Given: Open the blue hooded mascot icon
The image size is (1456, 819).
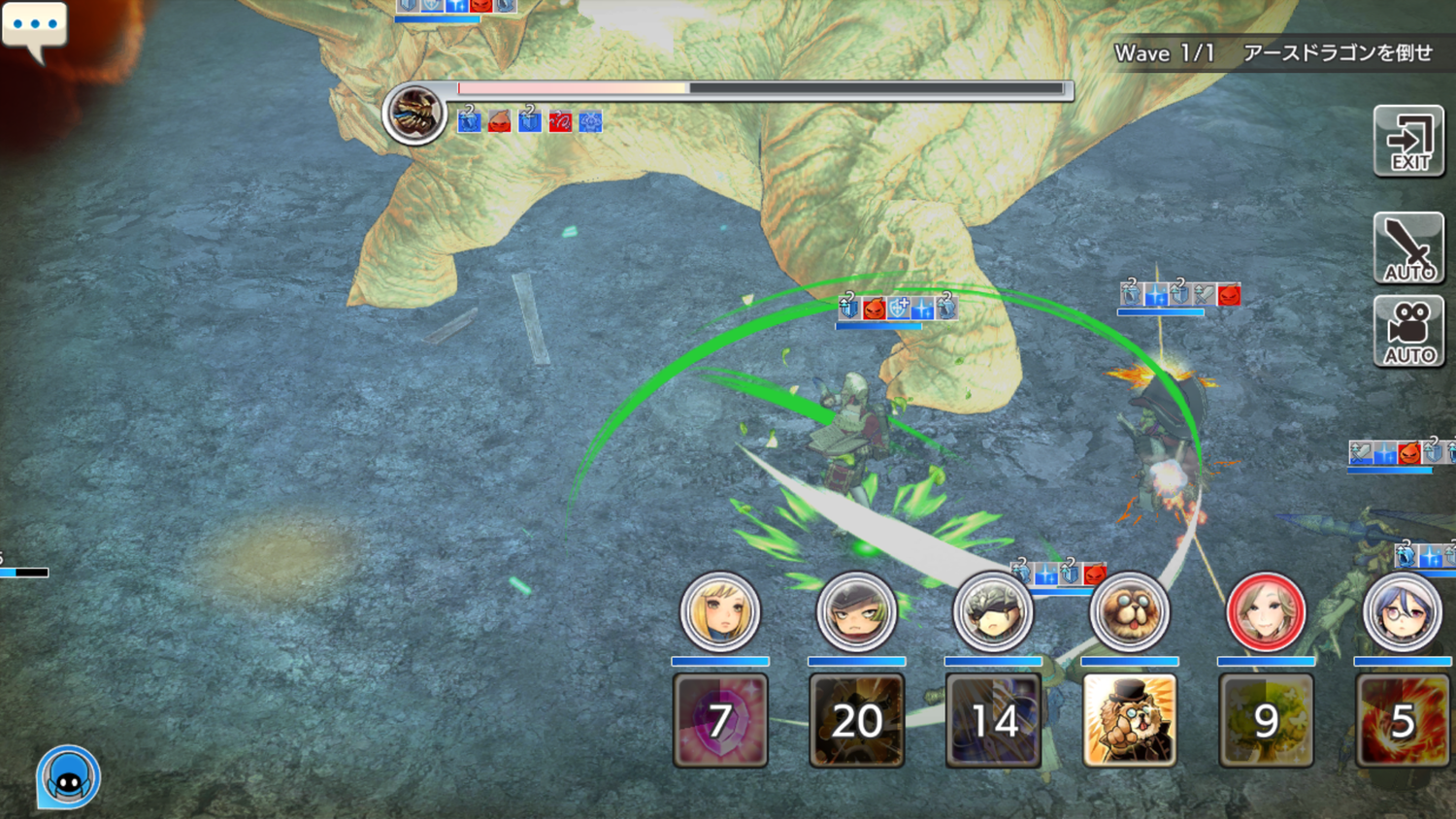Looking at the screenshot, I should [x=68, y=777].
